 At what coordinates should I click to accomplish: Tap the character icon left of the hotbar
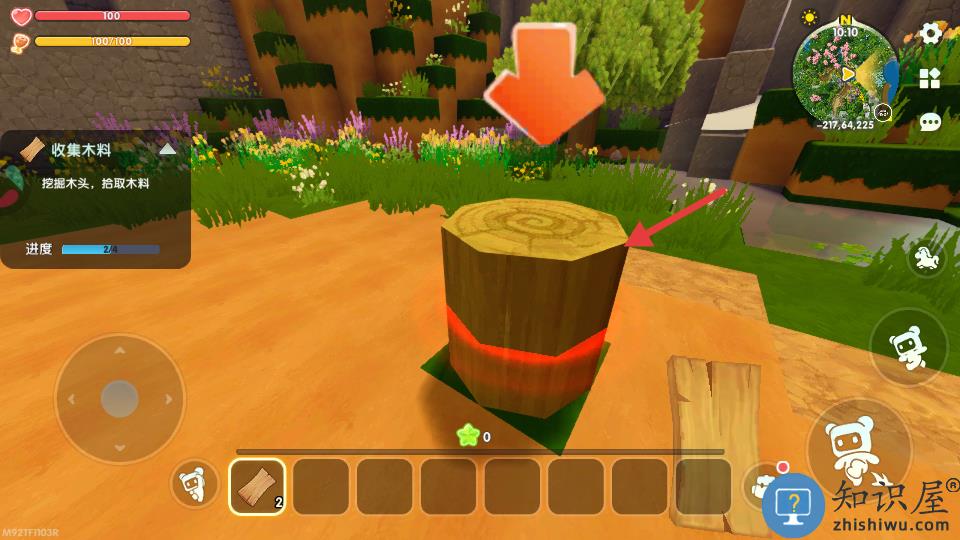[195, 486]
